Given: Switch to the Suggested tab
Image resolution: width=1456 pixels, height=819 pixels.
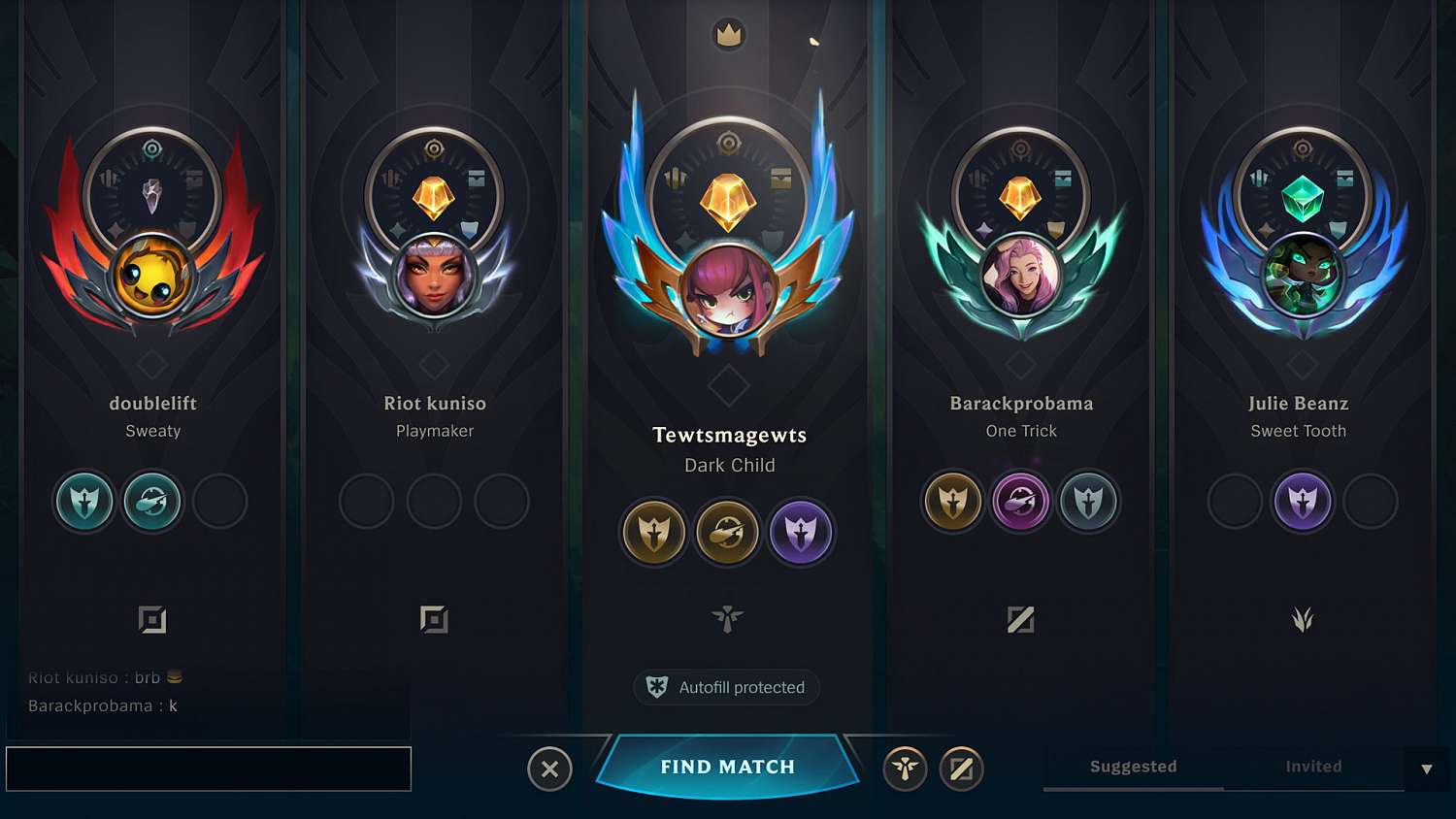Looking at the screenshot, I should 1132,767.
